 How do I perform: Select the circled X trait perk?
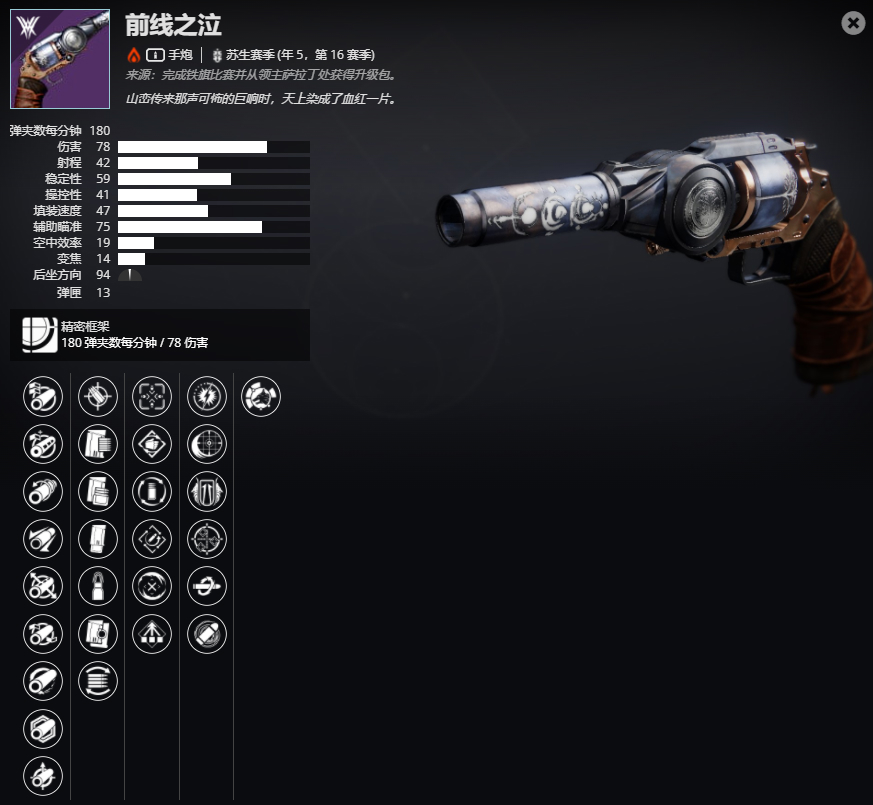click(x=152, y=587)
